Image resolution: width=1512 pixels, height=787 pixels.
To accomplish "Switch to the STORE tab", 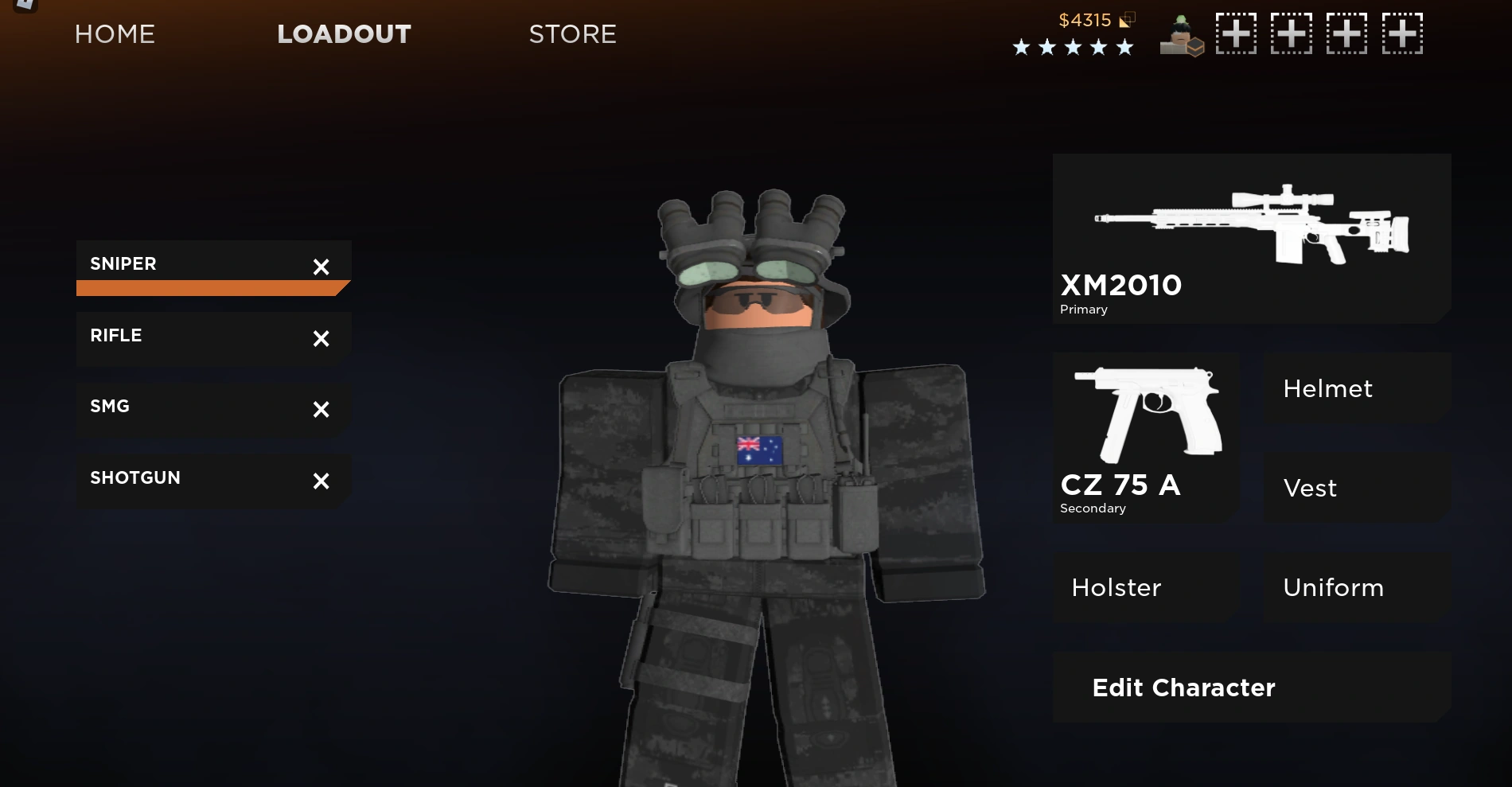I will point(572,33).
